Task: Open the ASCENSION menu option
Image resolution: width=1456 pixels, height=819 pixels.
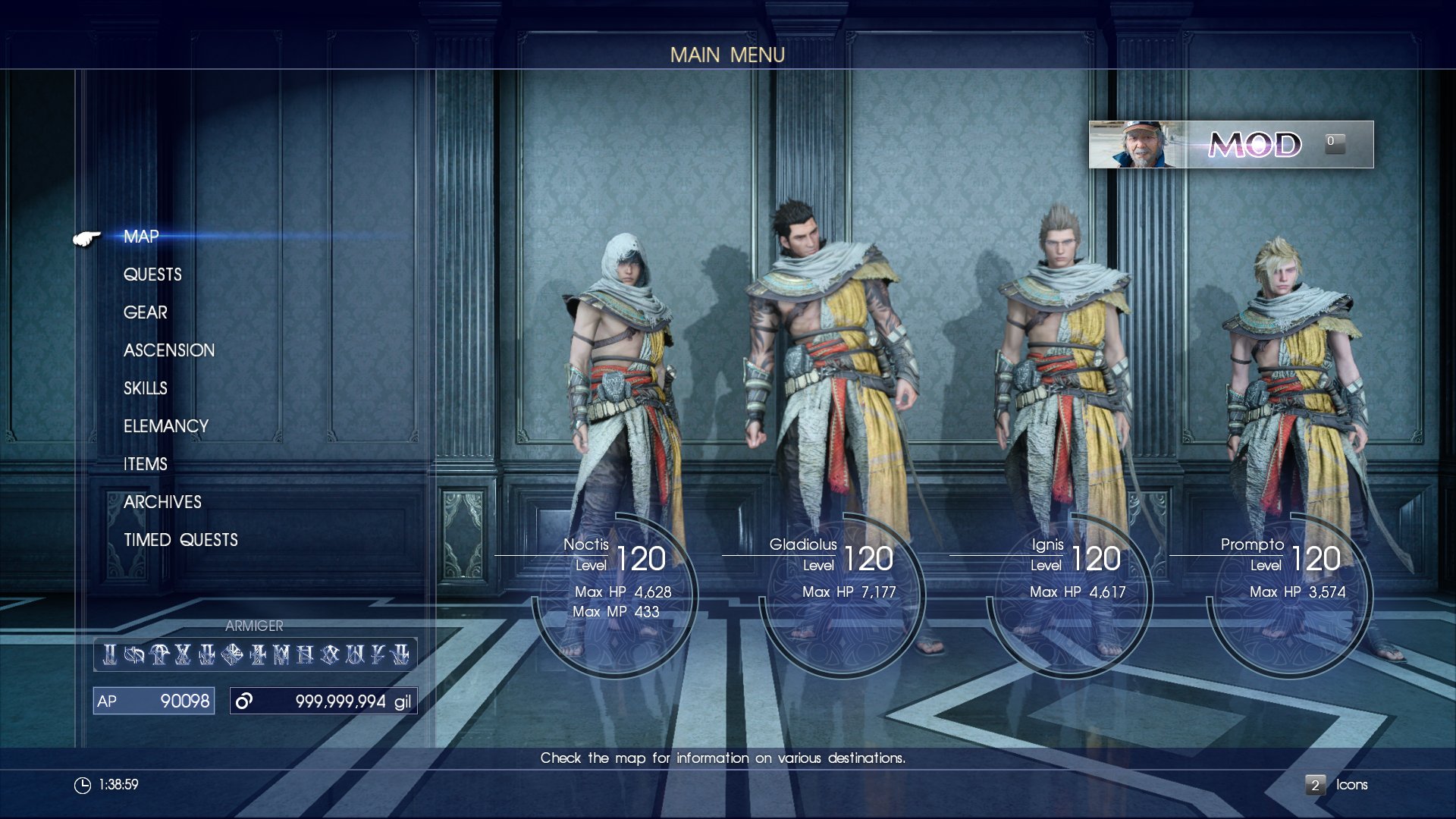Action: [x=170, y=350]
